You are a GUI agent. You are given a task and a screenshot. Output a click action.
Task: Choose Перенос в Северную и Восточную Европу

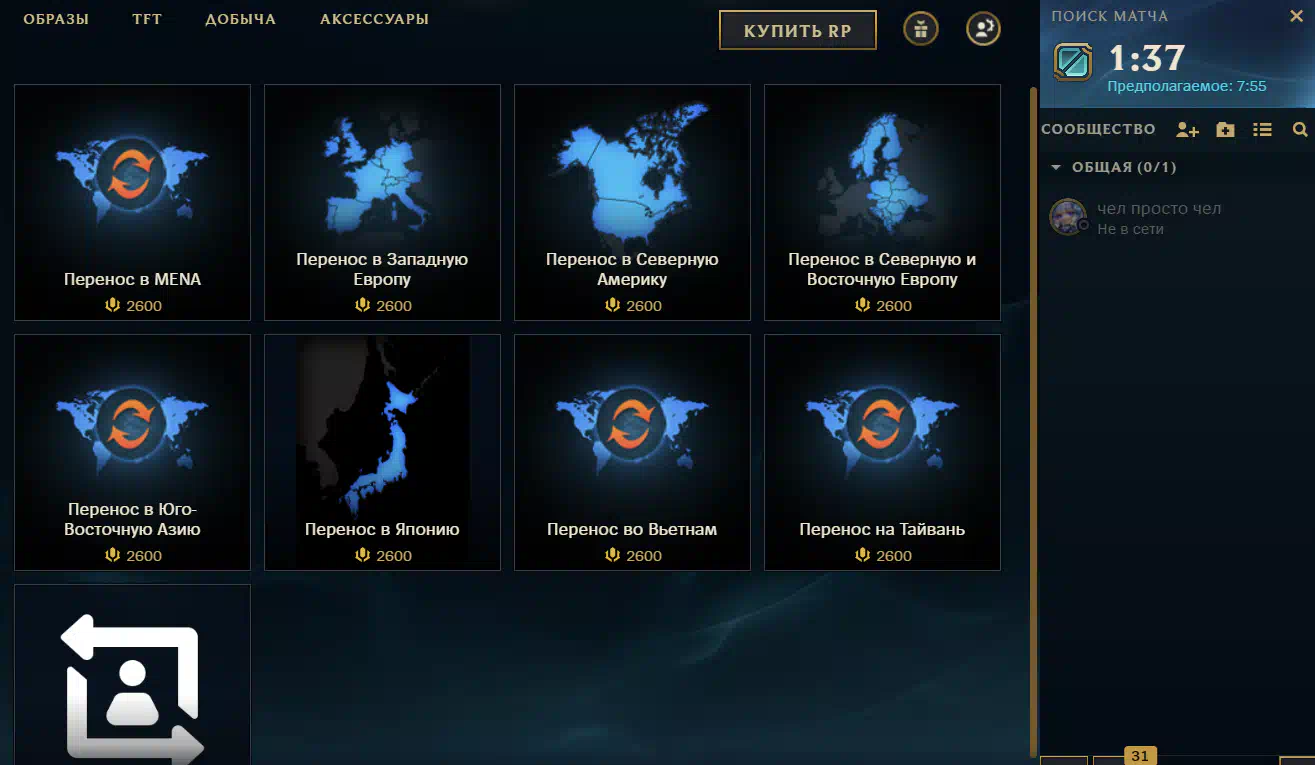point(882,202)
